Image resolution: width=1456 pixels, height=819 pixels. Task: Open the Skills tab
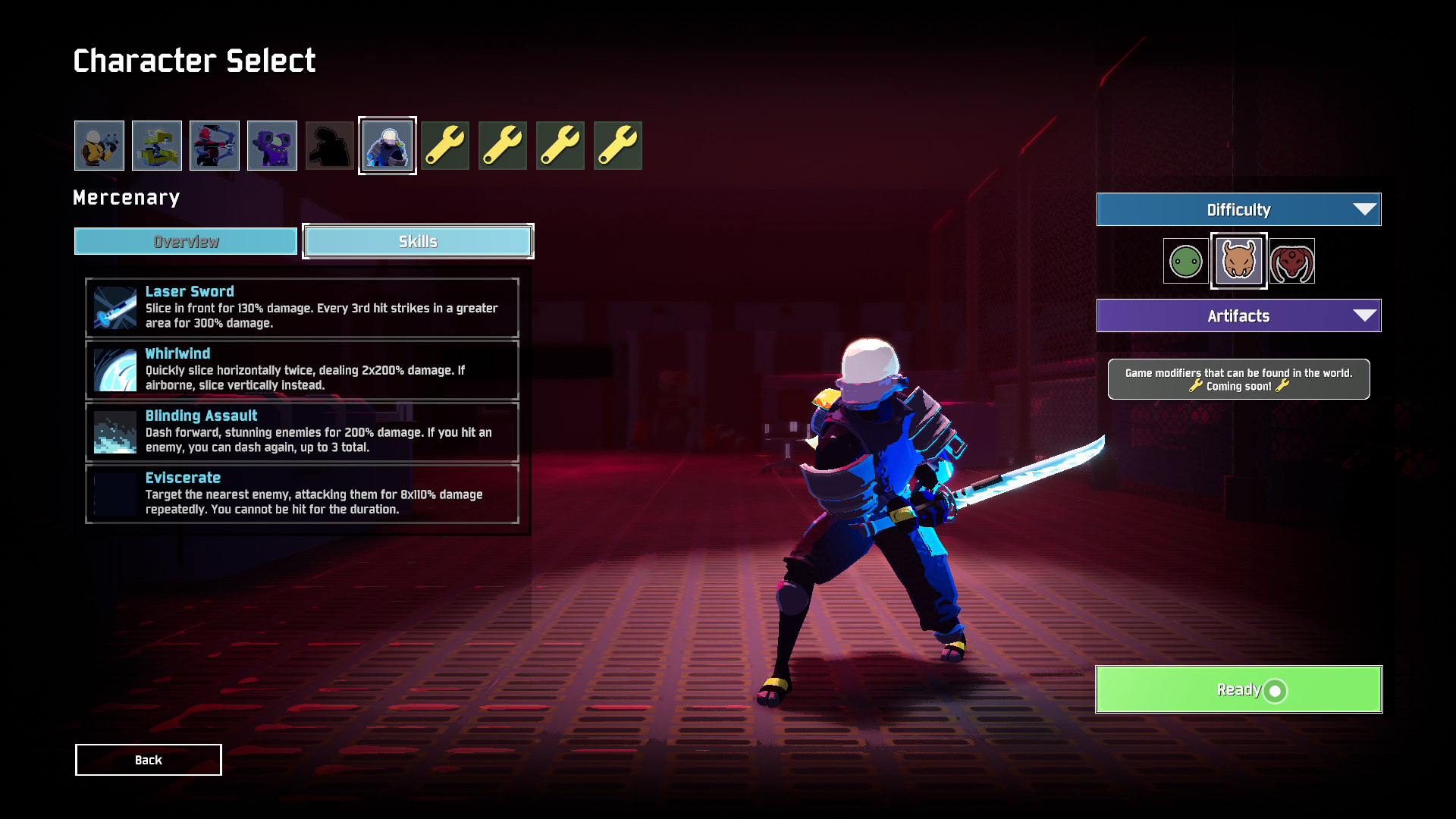[418, 242]
